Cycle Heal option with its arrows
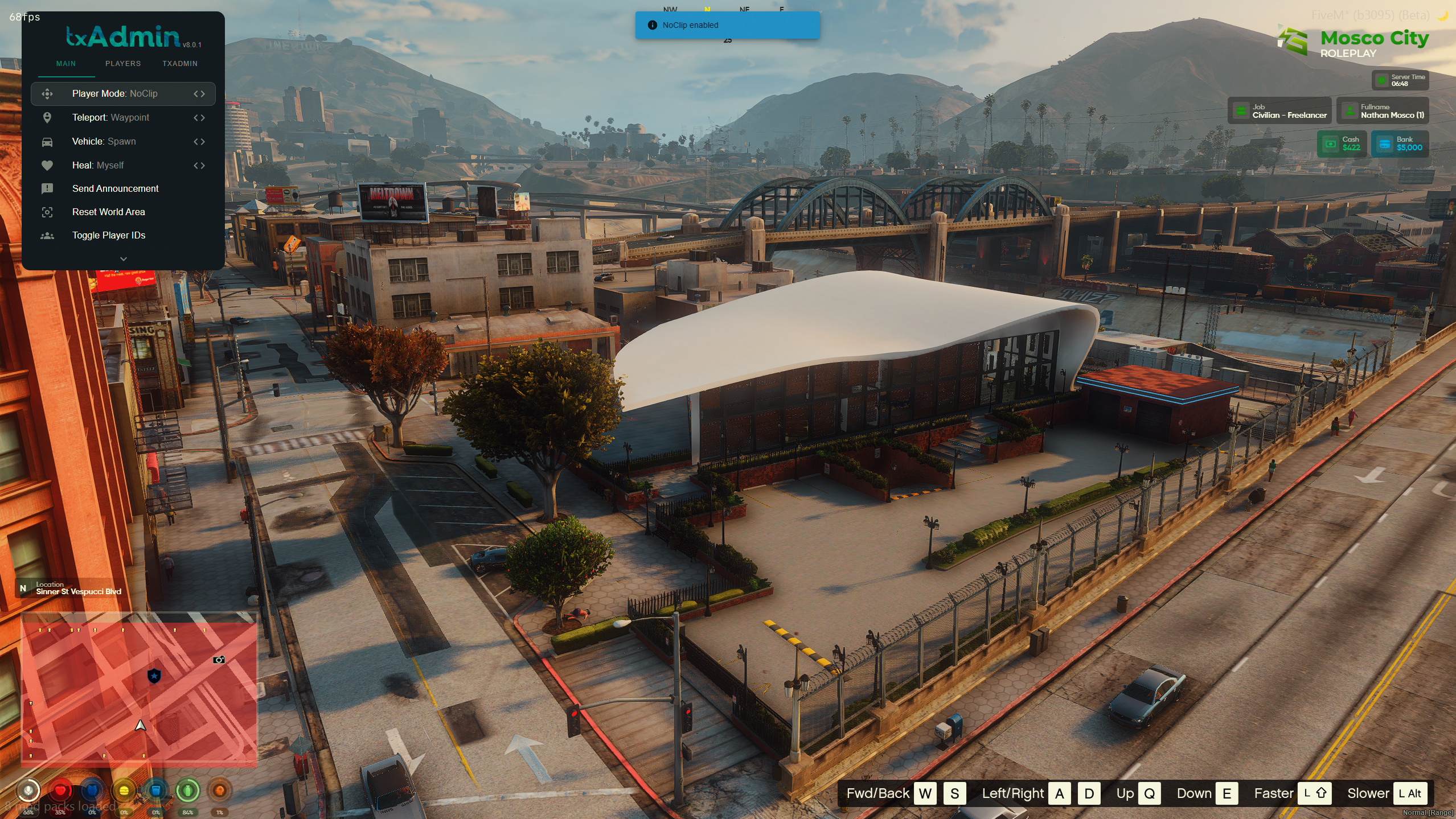The width and height of the screenshot is (1456, 819). coord(199,166)
